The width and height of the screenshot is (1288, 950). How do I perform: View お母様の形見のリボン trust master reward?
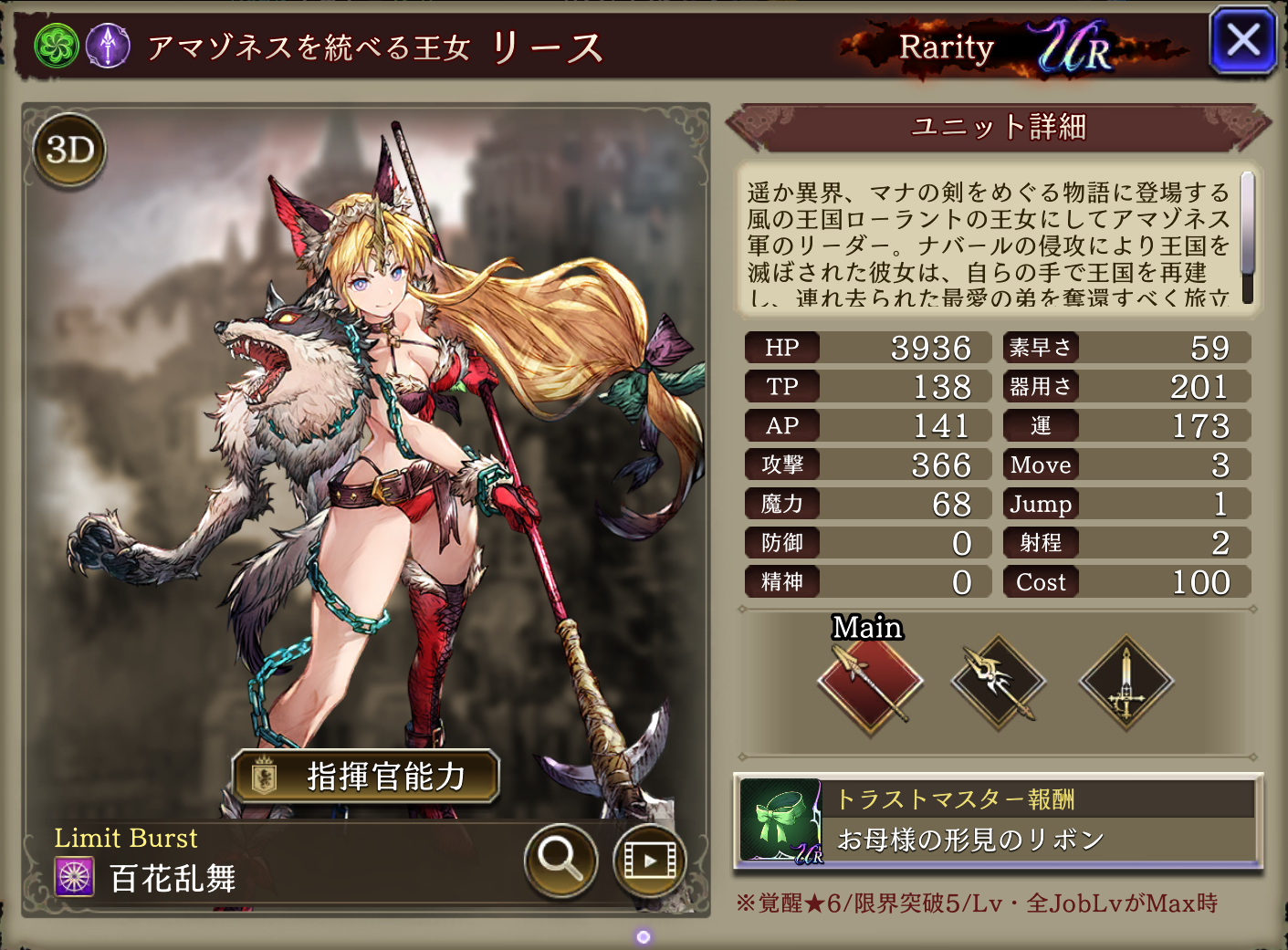click(999, 821)
